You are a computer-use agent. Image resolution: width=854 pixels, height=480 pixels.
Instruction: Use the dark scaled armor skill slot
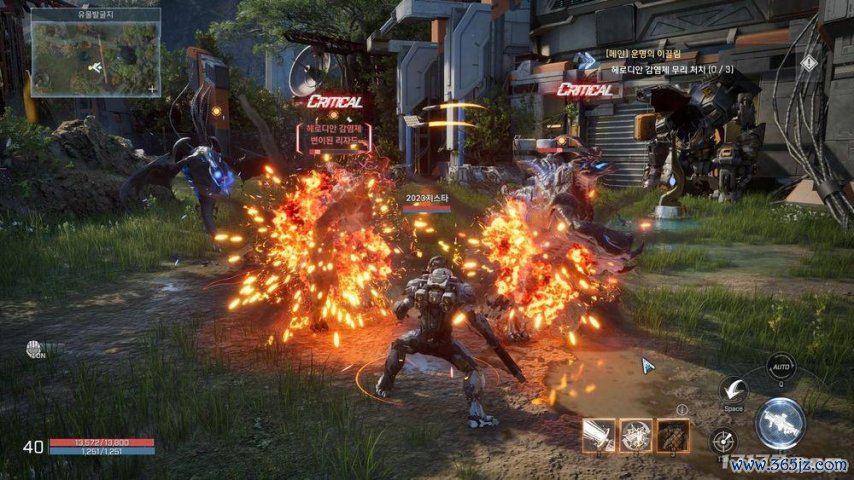pyautogui.click(x=673, y=435)
